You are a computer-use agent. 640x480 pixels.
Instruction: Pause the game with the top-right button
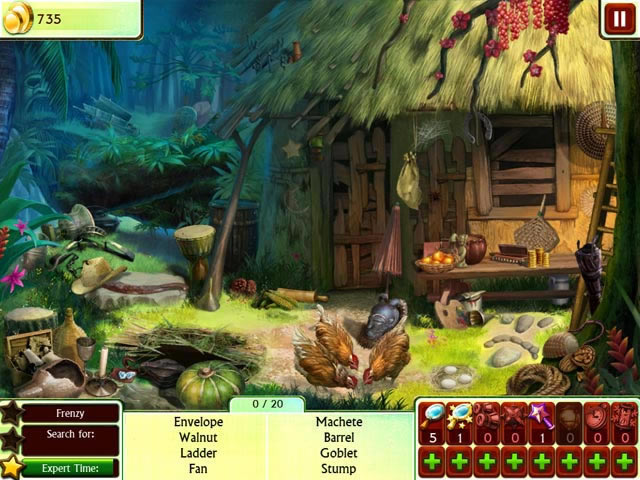618,19
